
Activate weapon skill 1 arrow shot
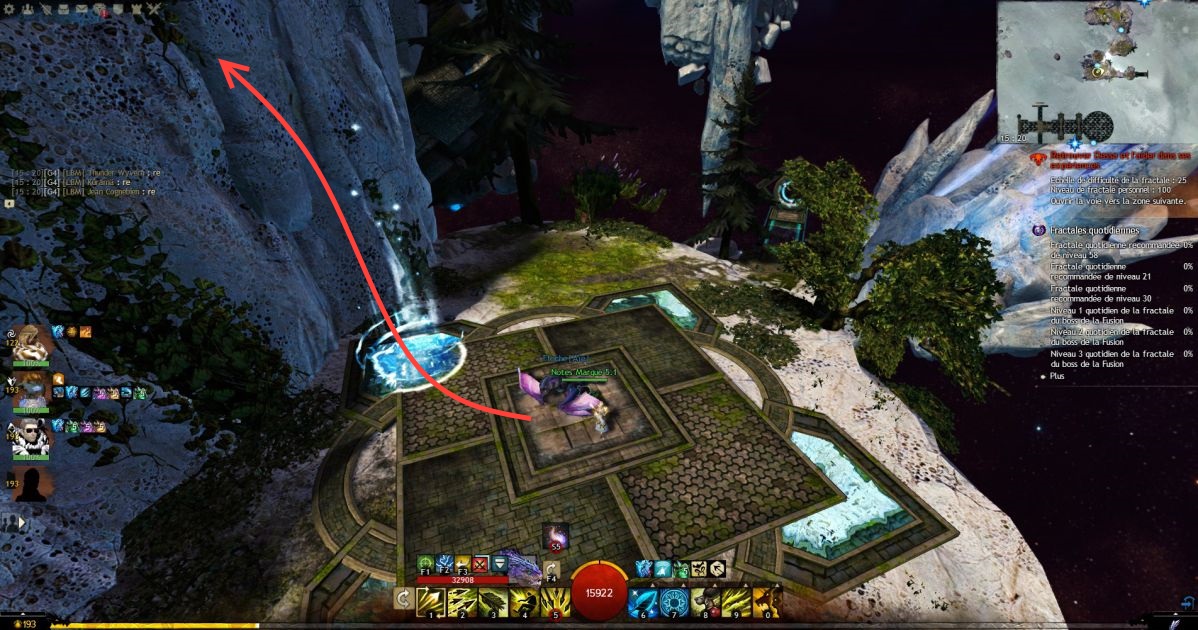click(431, 601)
